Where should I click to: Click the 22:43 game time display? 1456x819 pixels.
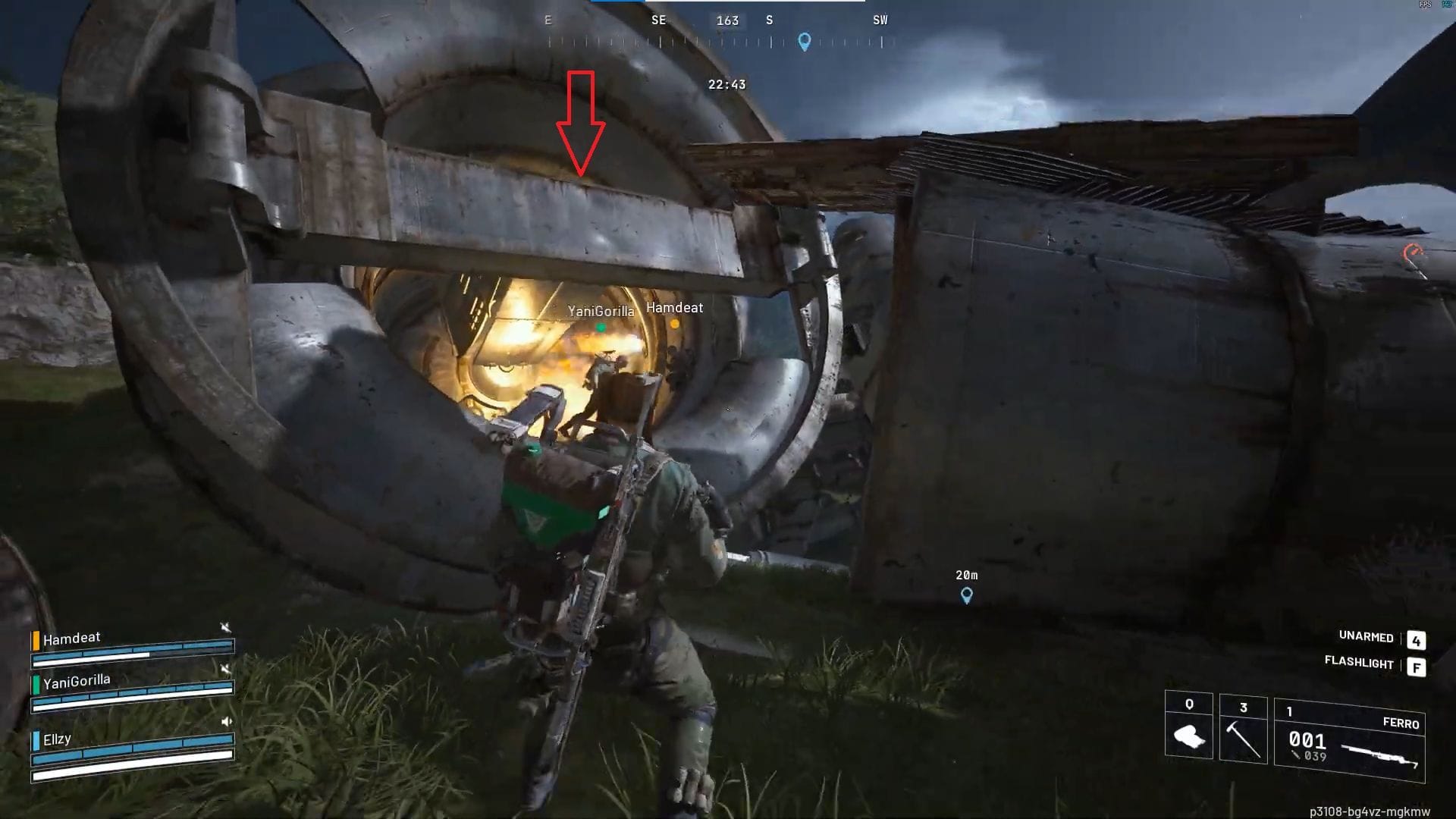(726, 84)
